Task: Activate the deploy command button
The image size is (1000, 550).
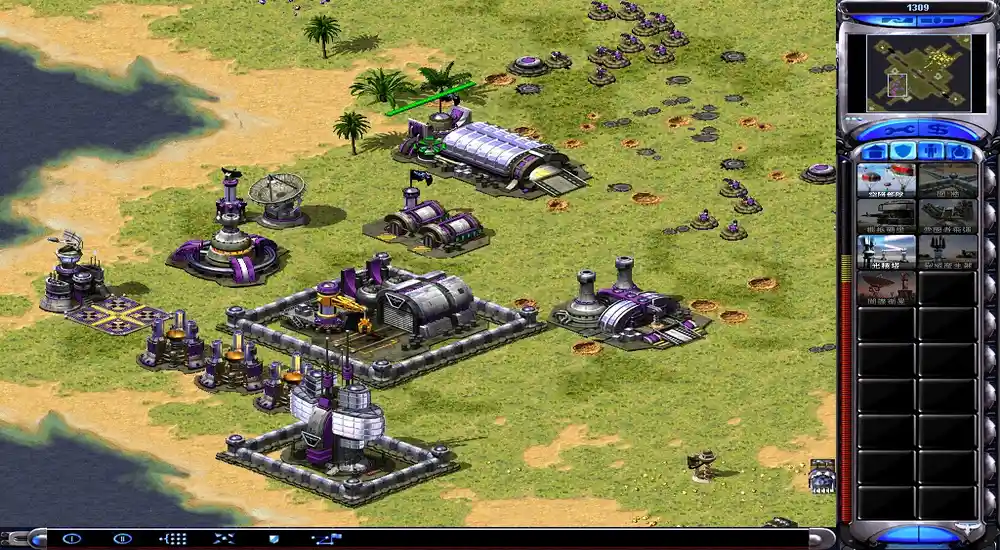Action: [224, 538]
